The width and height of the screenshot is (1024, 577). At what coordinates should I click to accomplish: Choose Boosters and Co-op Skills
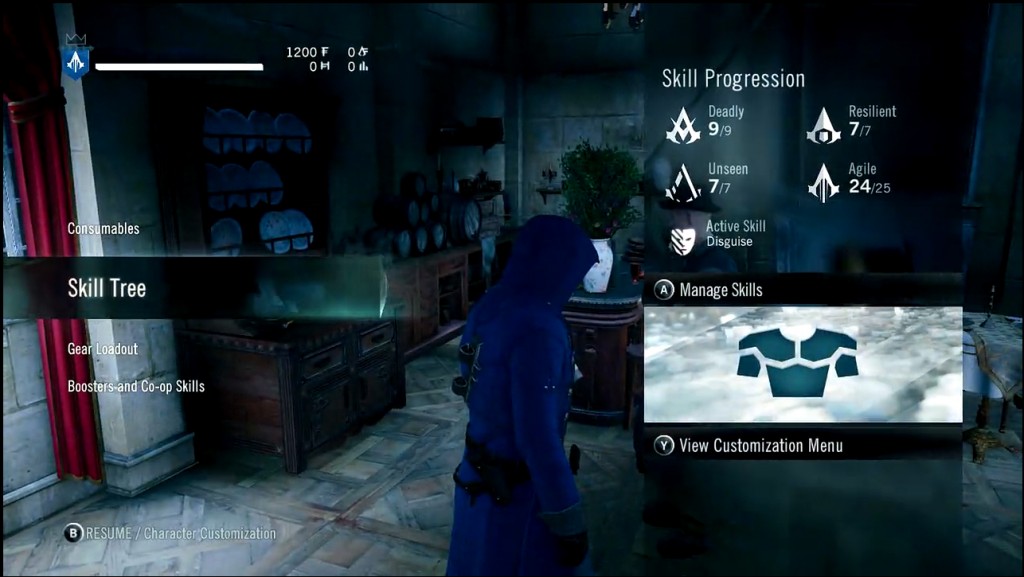(136, 386)
